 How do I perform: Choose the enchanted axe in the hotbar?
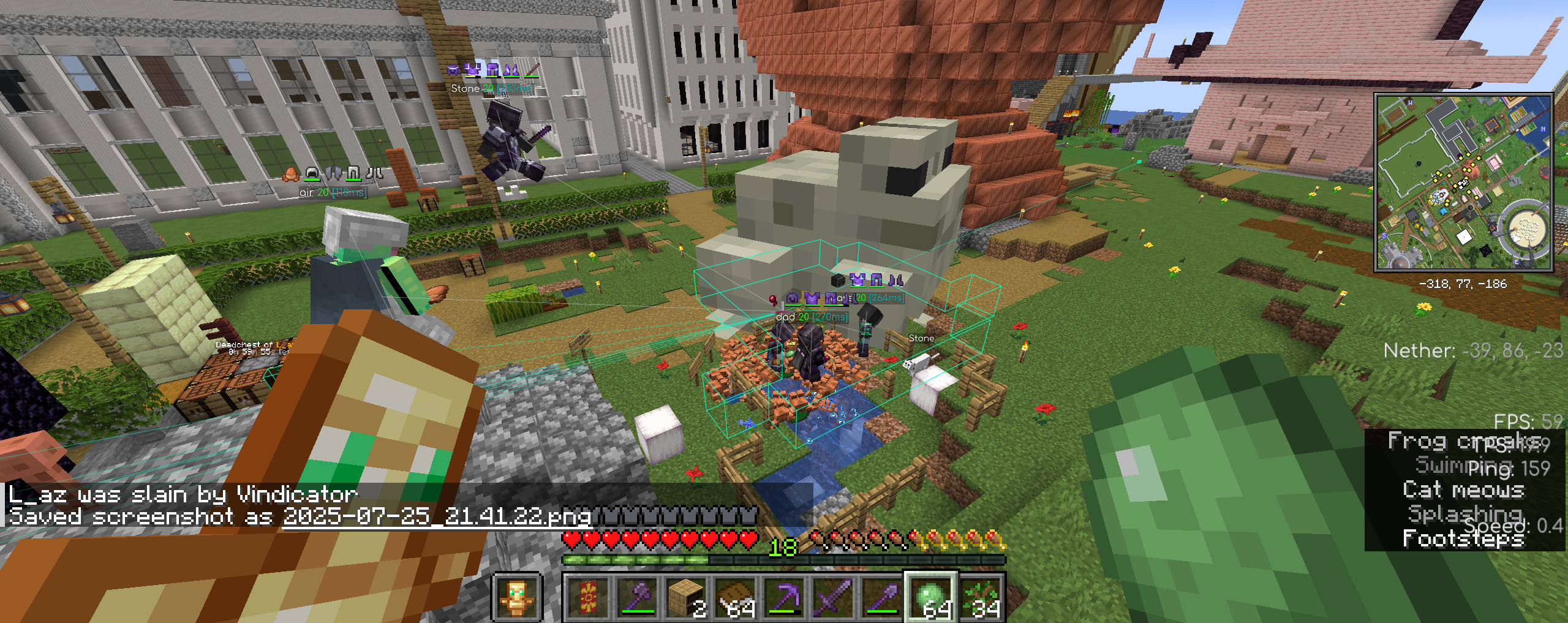pyautogui.click(x=637, y=598)
